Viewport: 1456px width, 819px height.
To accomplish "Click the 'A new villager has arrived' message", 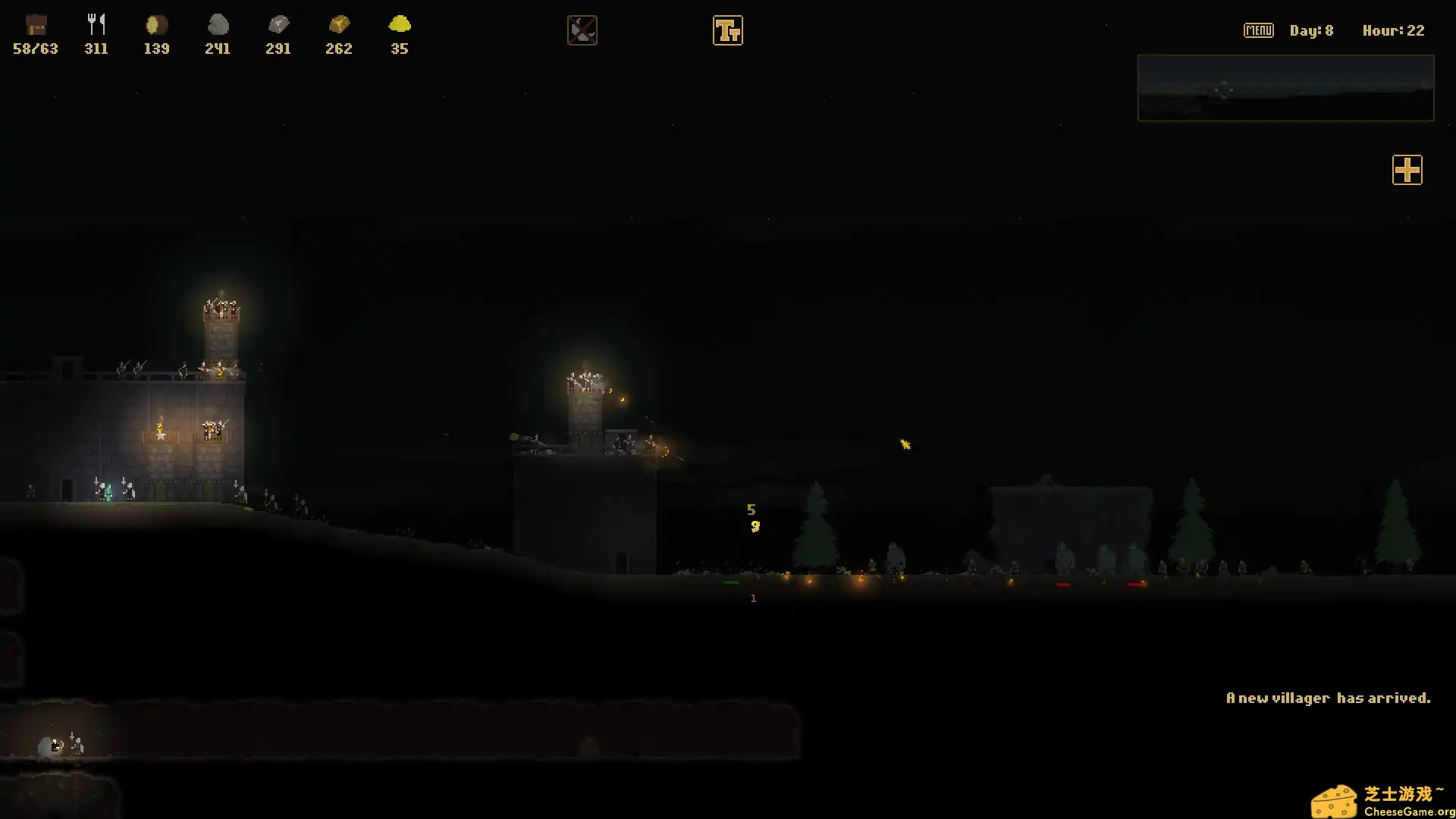I will (1329, 697).
